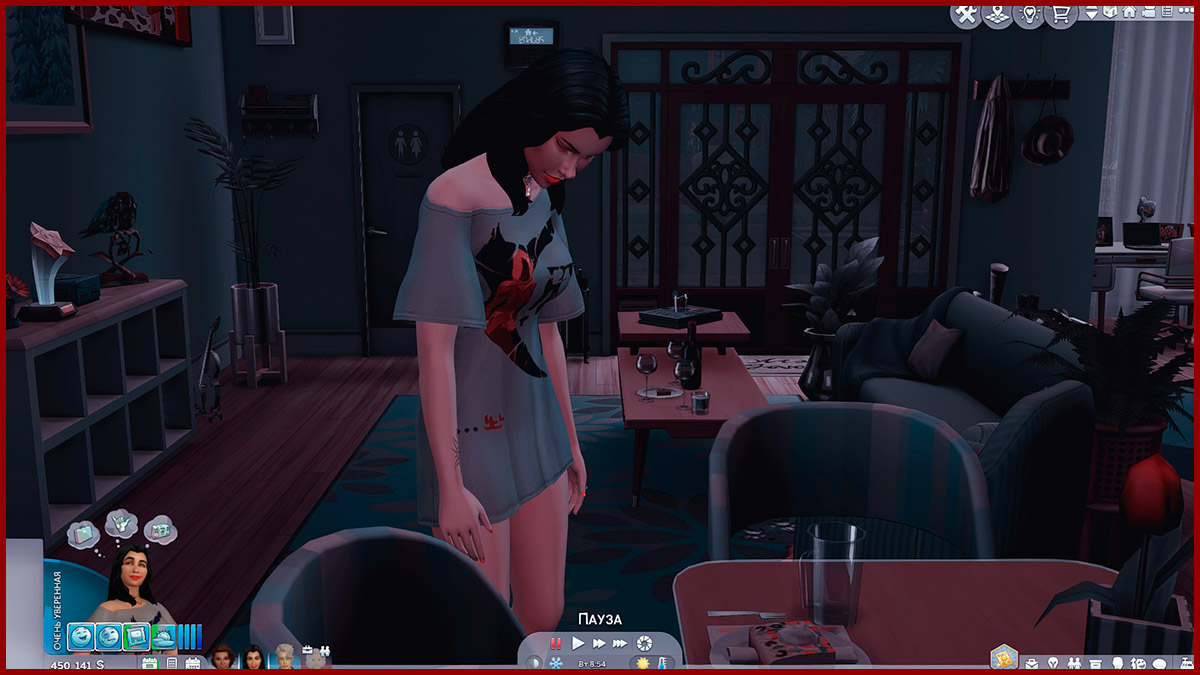Click the red pause button

[556, 643]
